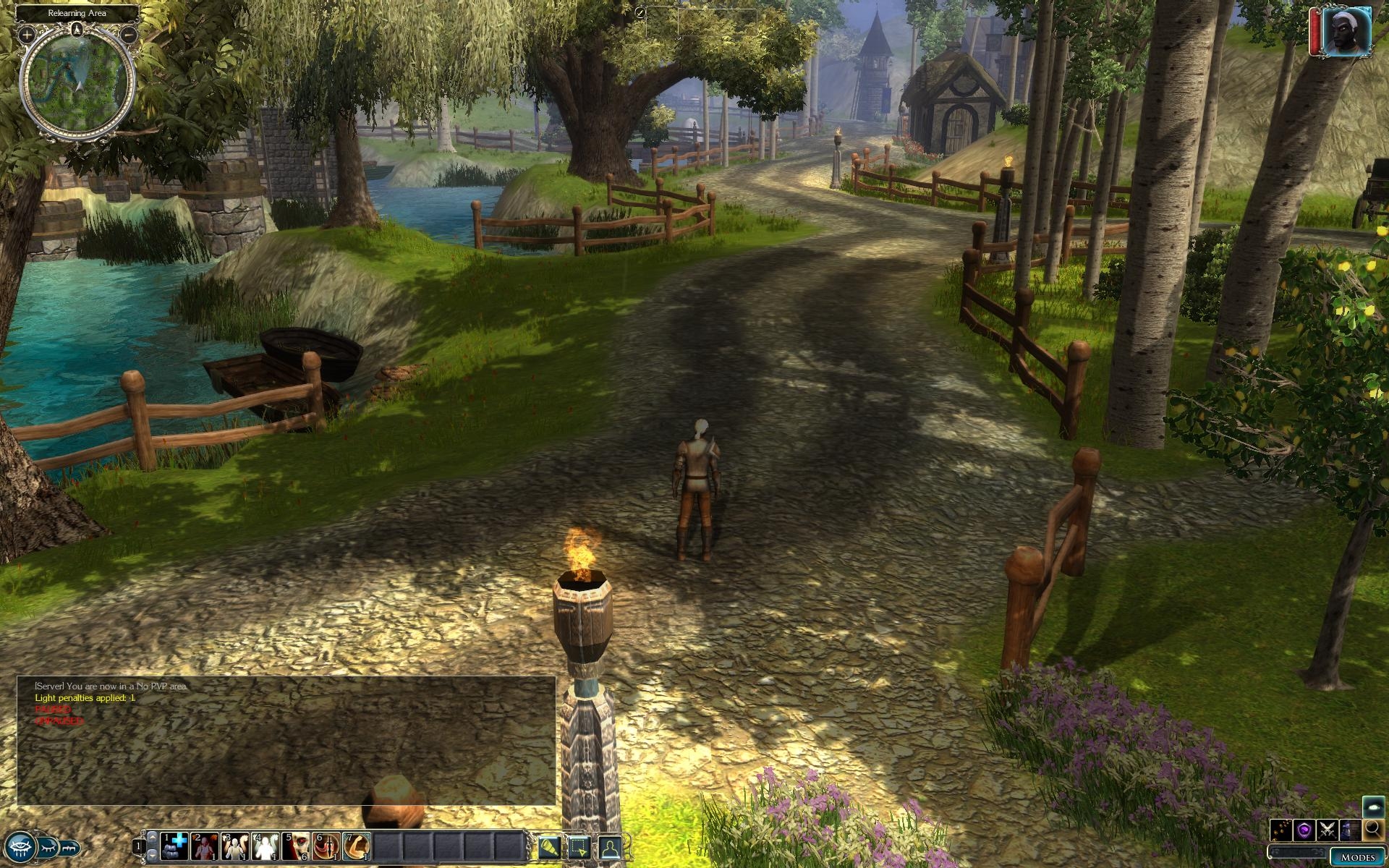Viewport: 1389px width, 868px height.
Task: Open the Modes panel
Action: tap(1357, 856)
